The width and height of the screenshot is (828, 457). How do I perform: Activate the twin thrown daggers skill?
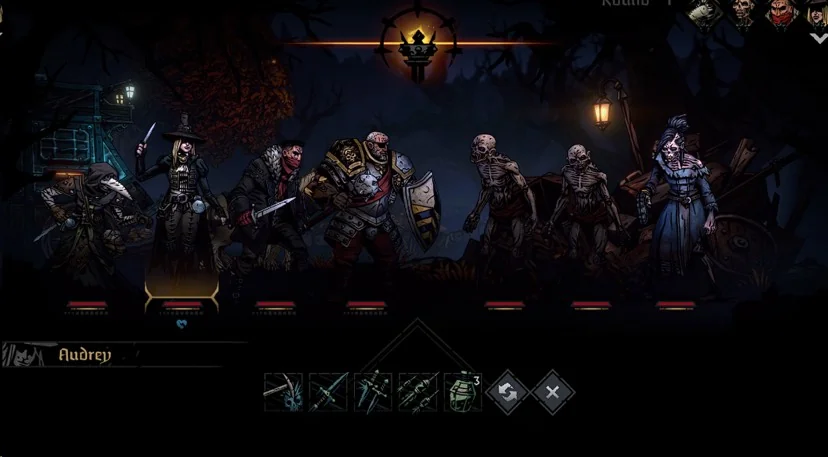click(373, 392)
